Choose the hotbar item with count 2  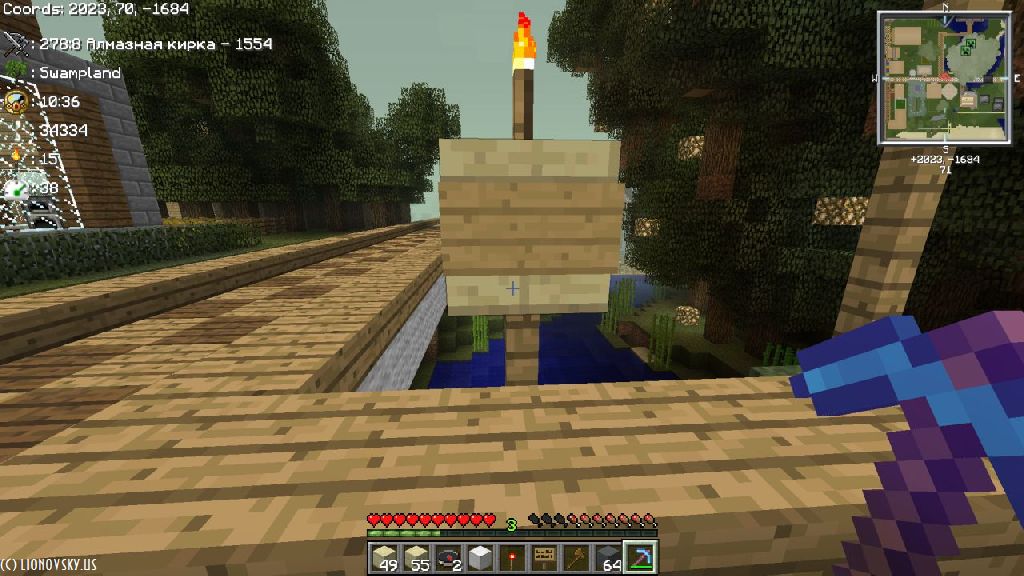tap(447, 557)
